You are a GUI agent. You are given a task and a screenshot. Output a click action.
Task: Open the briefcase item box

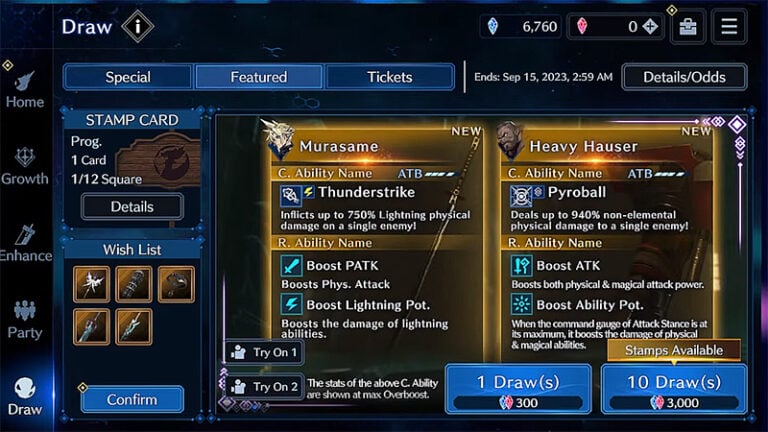pyautogui.click(x=688, y=27)
